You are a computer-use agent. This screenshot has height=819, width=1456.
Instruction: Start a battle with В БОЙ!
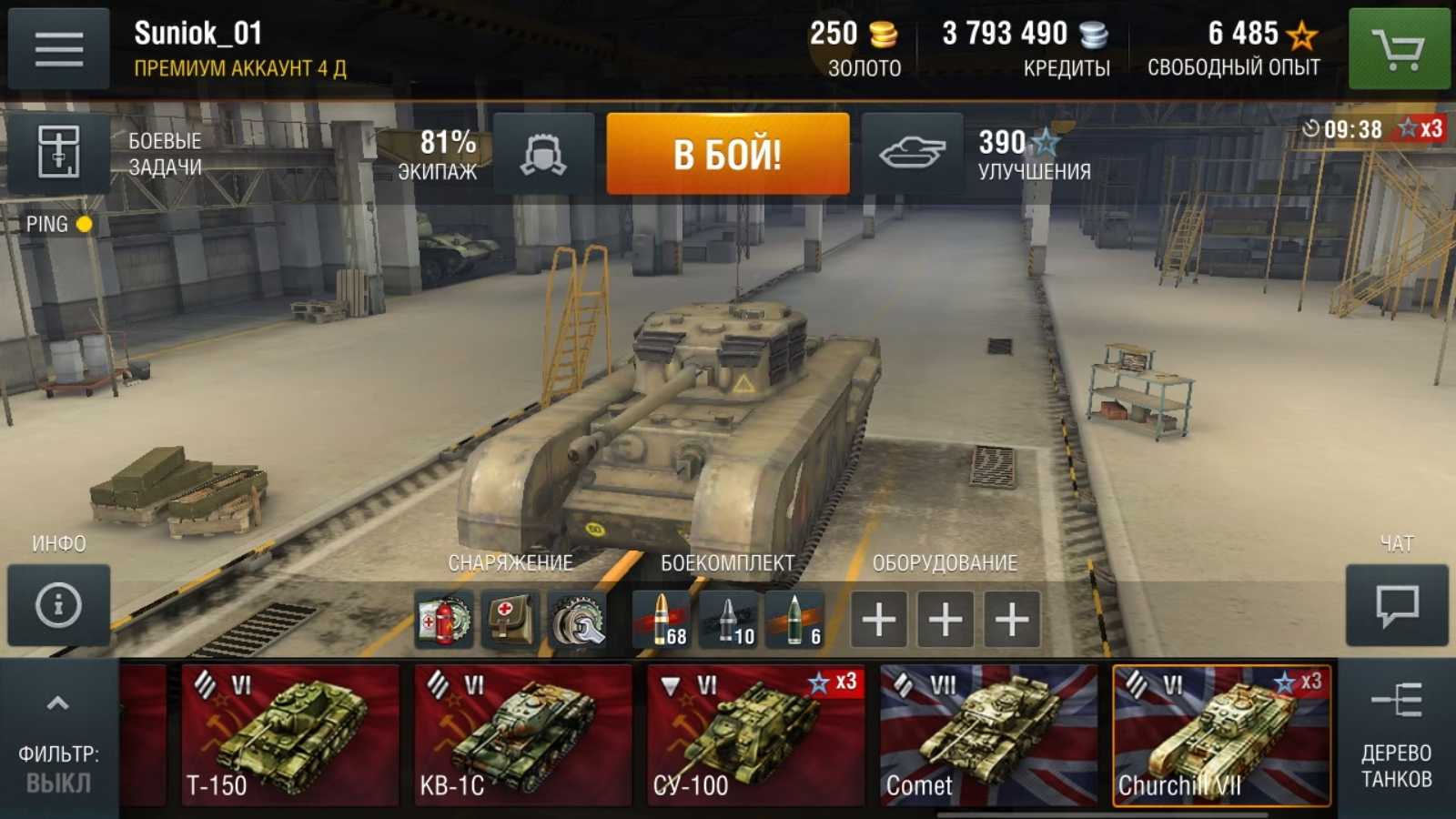tap(727, 154)
